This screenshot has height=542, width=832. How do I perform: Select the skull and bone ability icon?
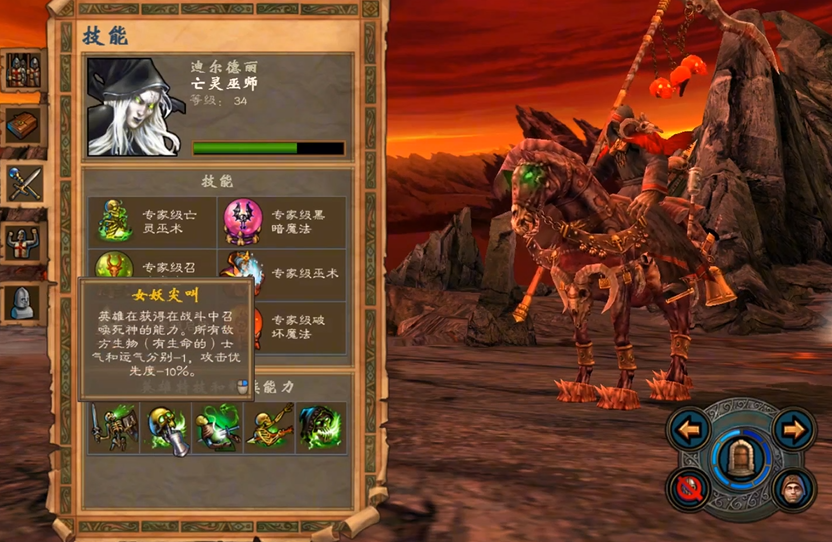point(166,428)
